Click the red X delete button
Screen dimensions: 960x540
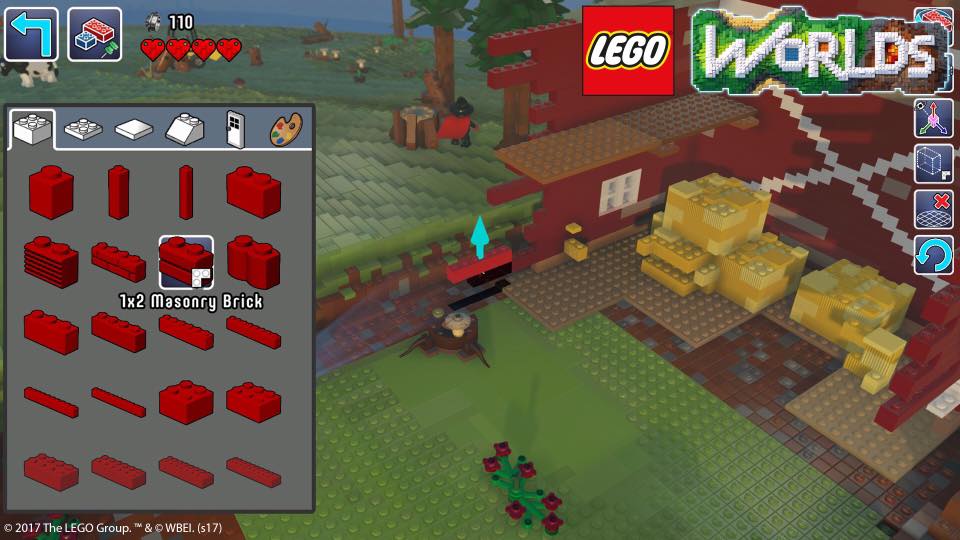point(933,210)
